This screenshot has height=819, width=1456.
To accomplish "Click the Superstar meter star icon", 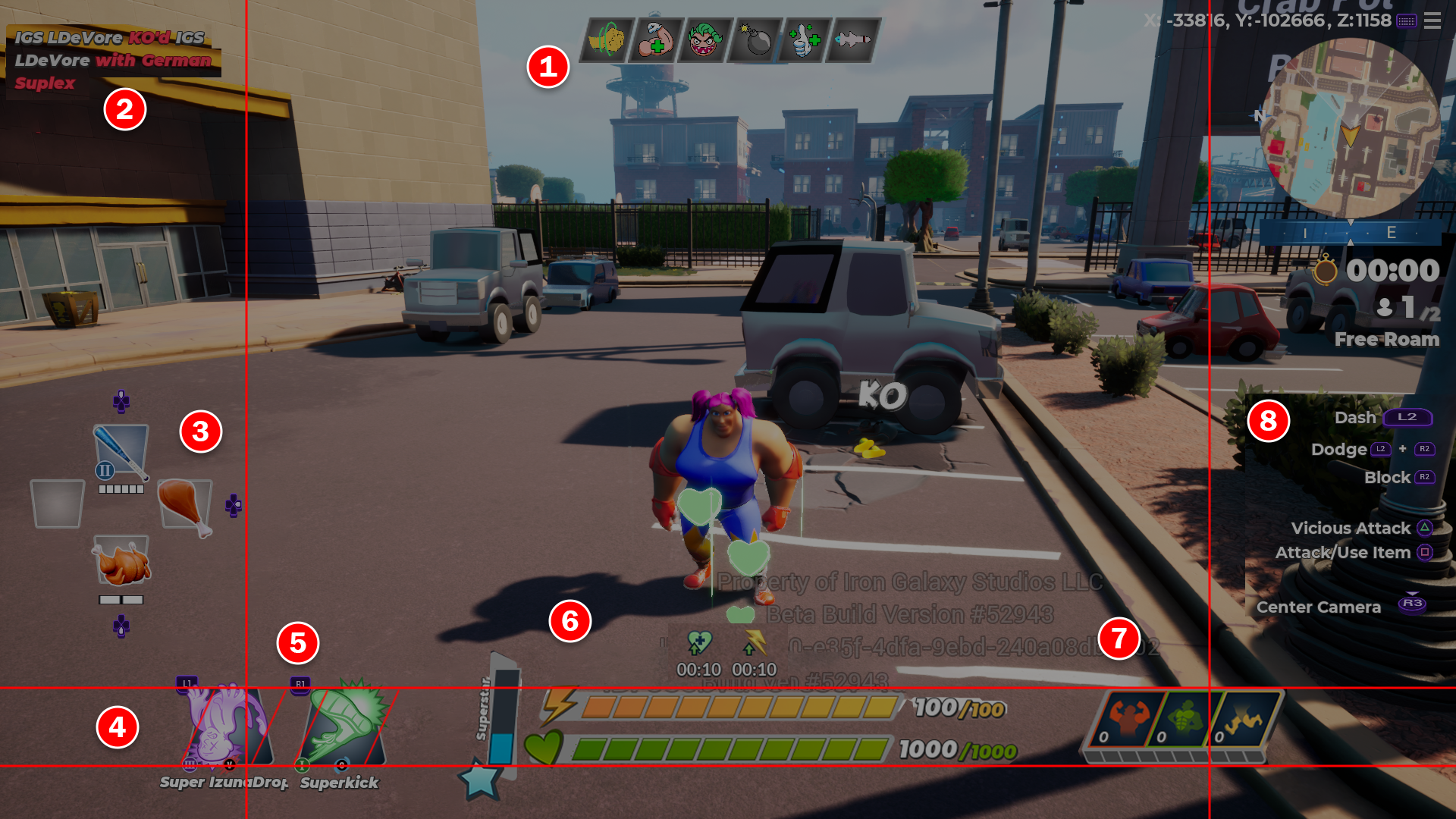I will coord(481,780).
